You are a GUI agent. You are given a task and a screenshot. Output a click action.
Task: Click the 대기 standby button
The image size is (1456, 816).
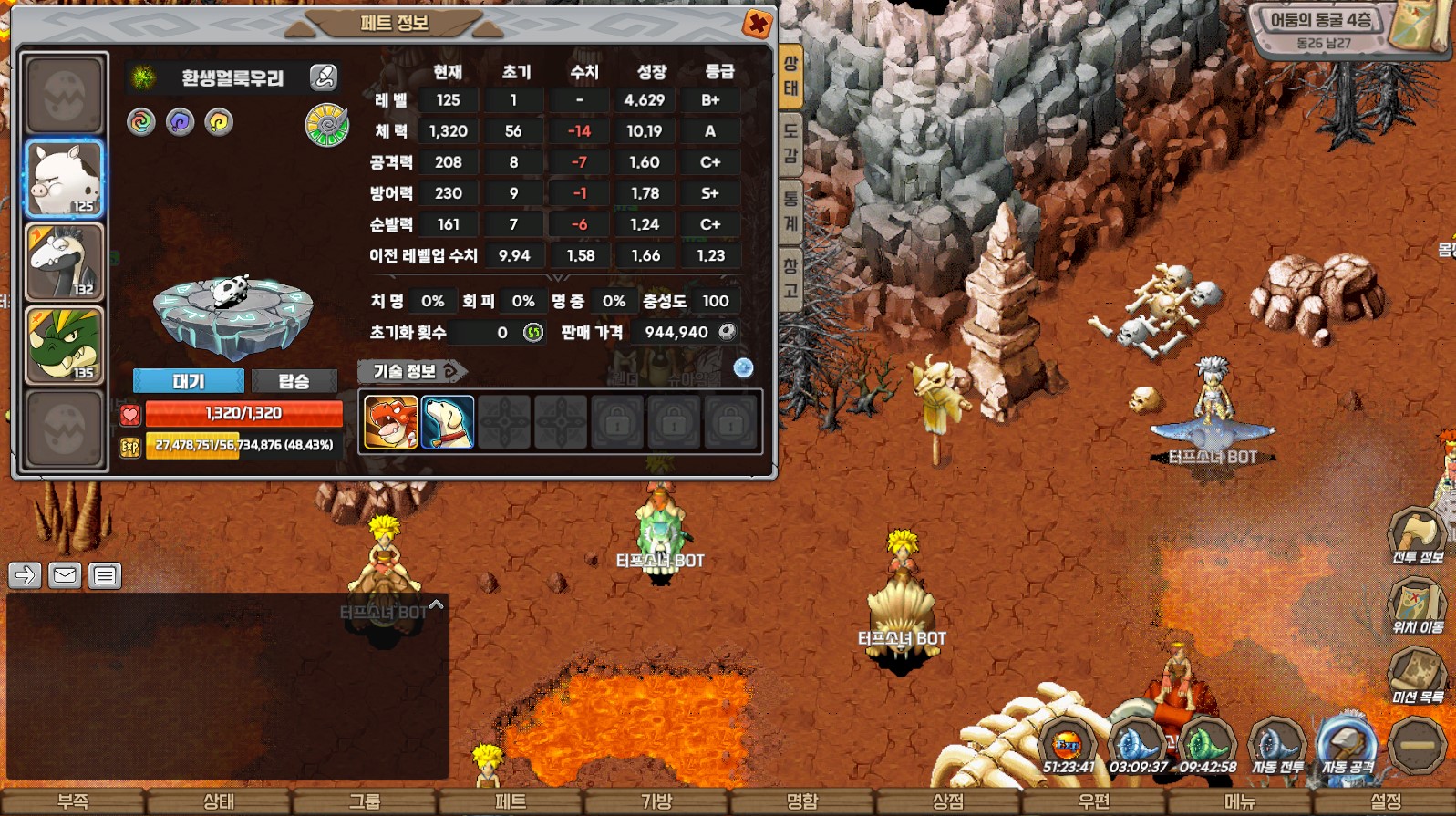pyautogui.click(x=188, y=381)
